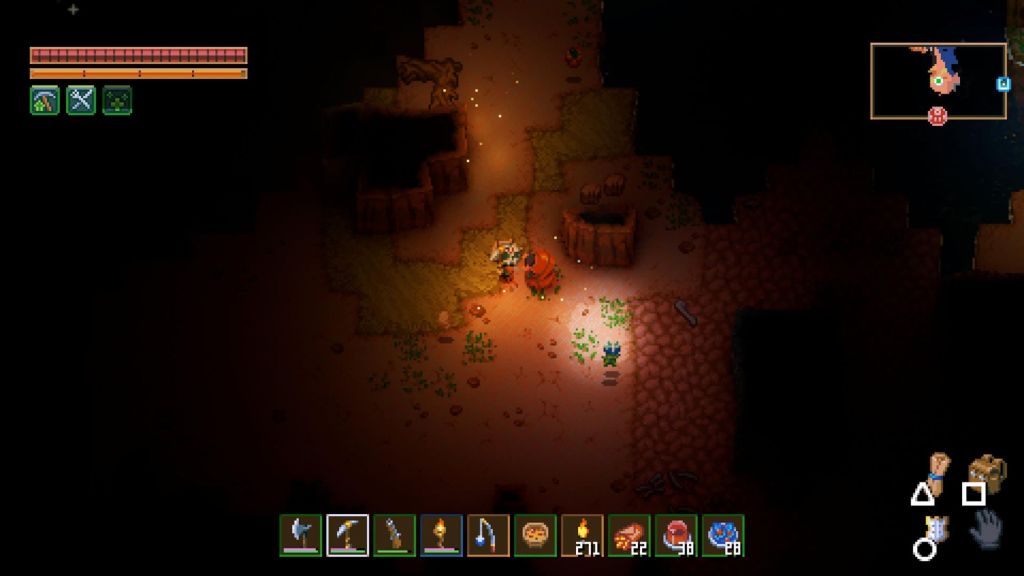Select the standing torch tool slot
This screenshot has width=1024, height=576.
441,535
